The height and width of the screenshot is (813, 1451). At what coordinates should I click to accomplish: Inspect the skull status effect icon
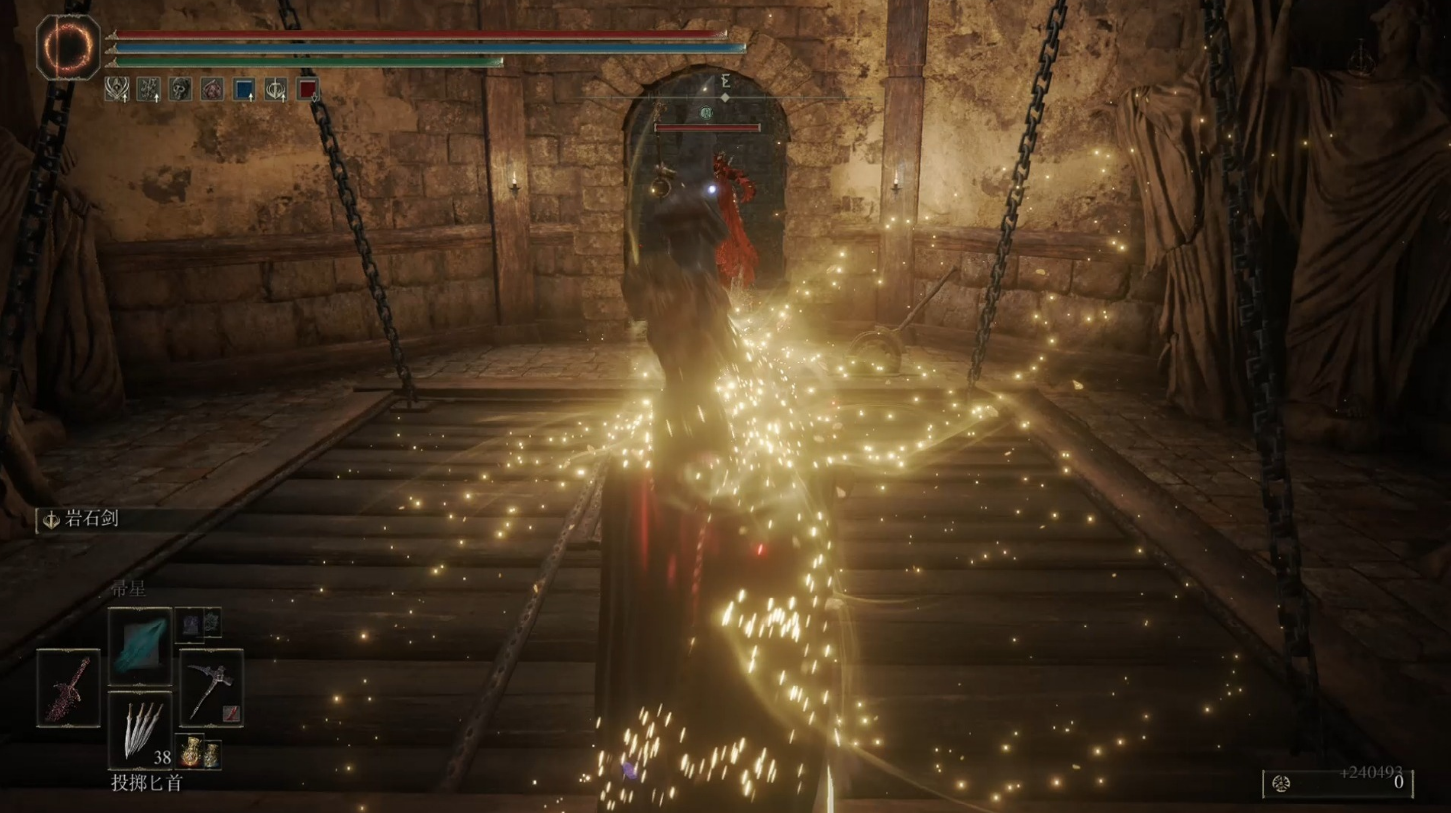tap(180, 90)
